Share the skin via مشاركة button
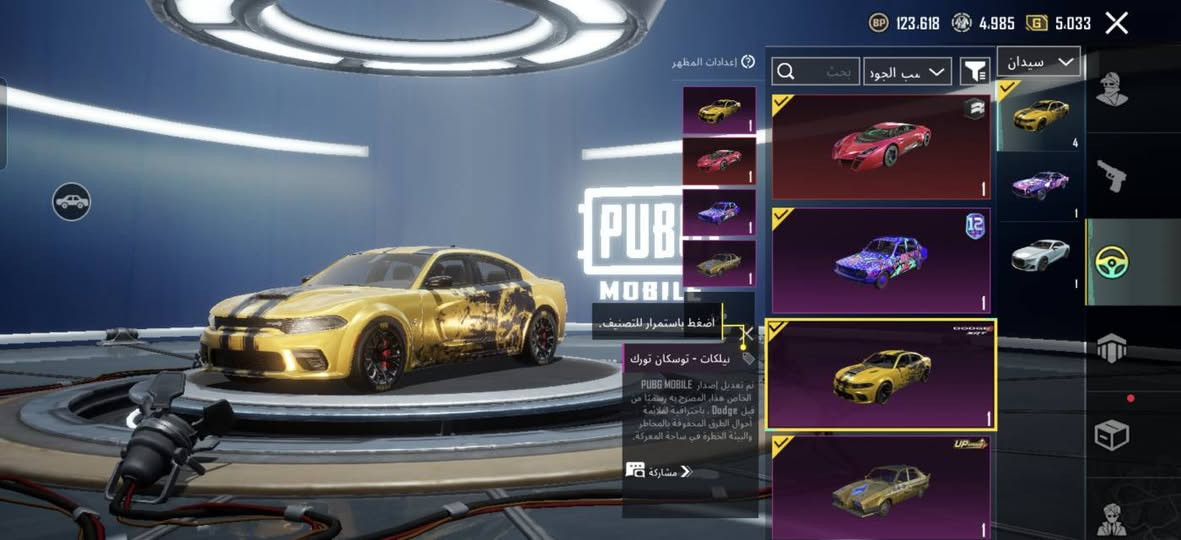The width and height of the screenshot is (1181, 540). point(660,471)
